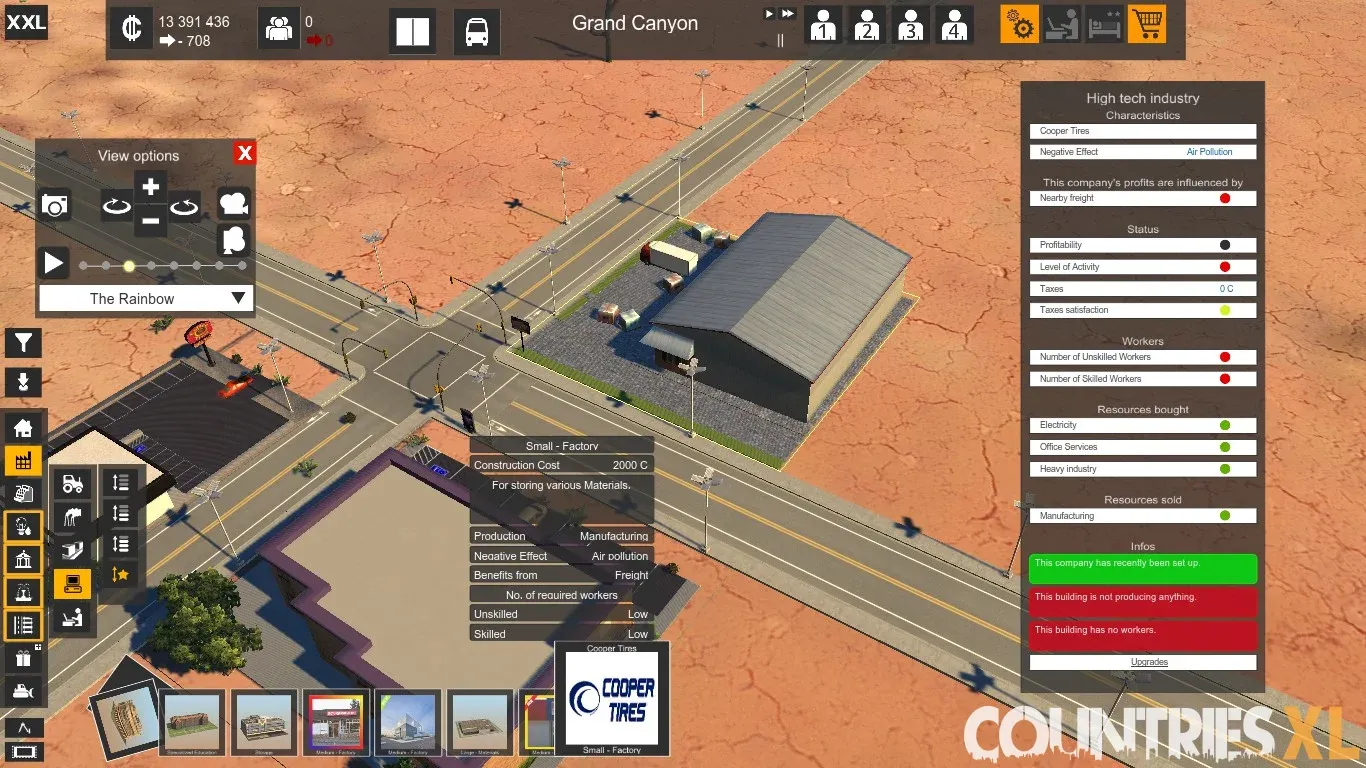Open the bus transport panel
This screenshot has height=768, width=1366.
[477, 31]
